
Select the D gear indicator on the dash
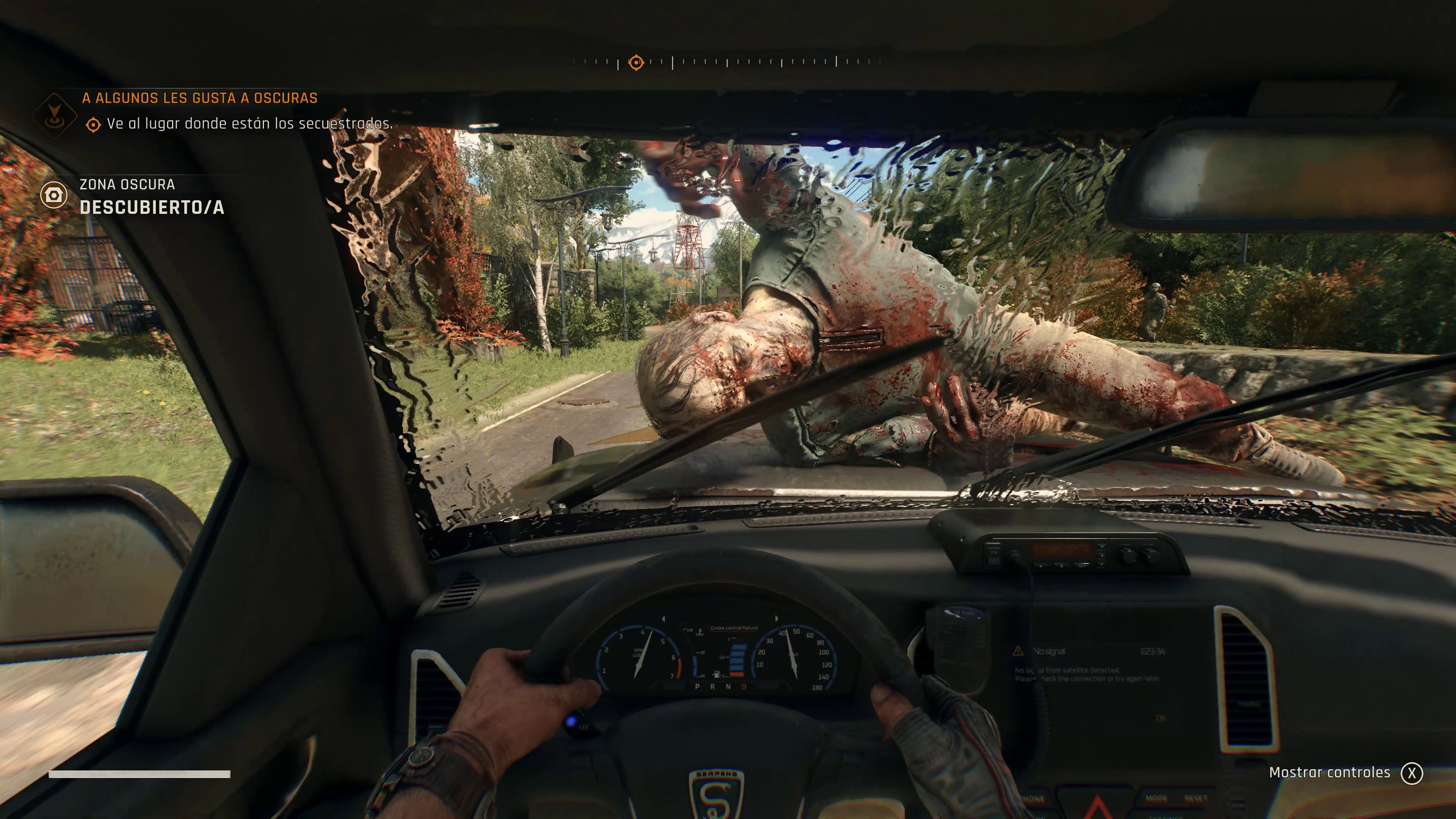tap(744, 687)
